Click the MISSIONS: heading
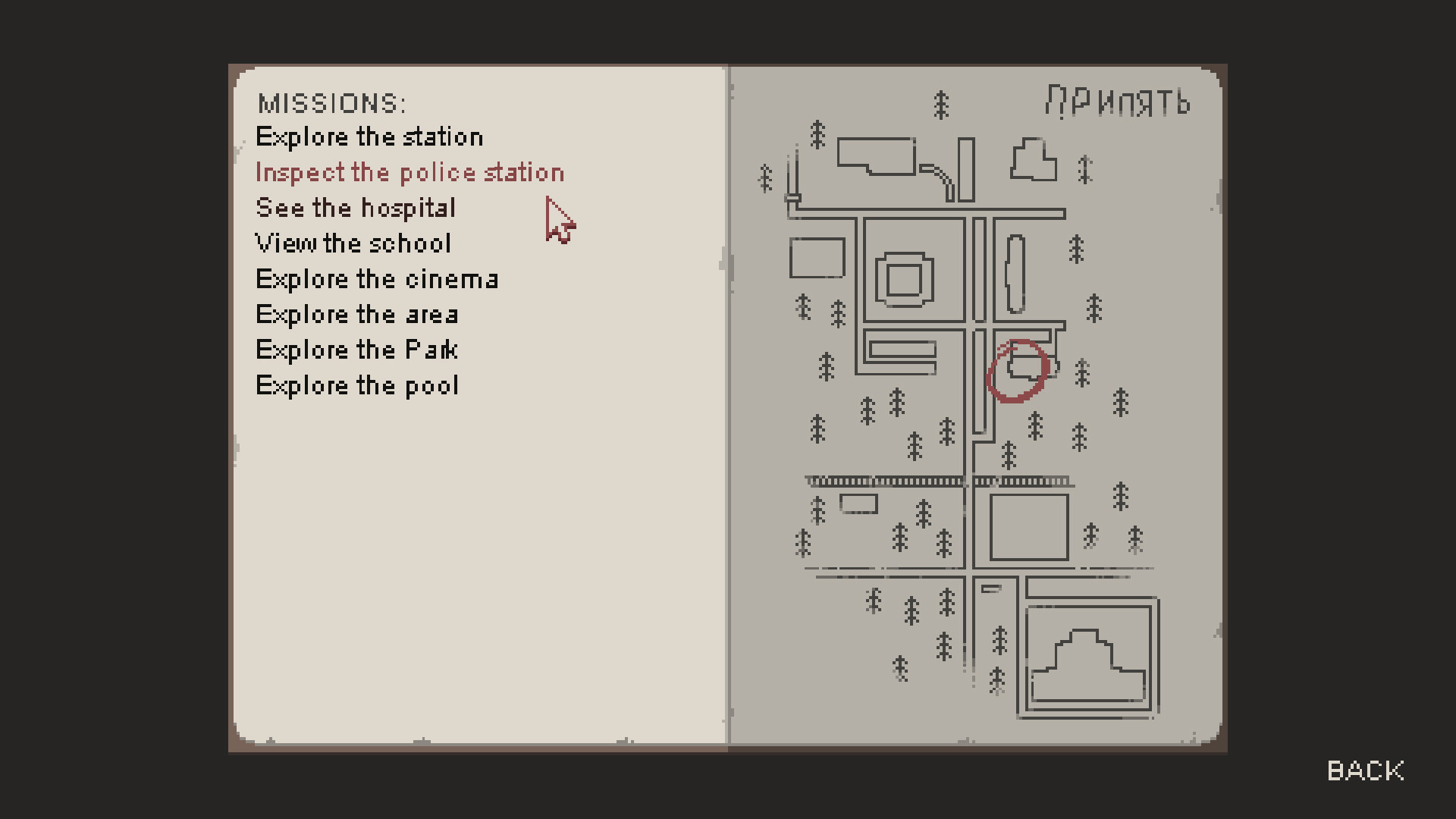 [x=334, y=101]
